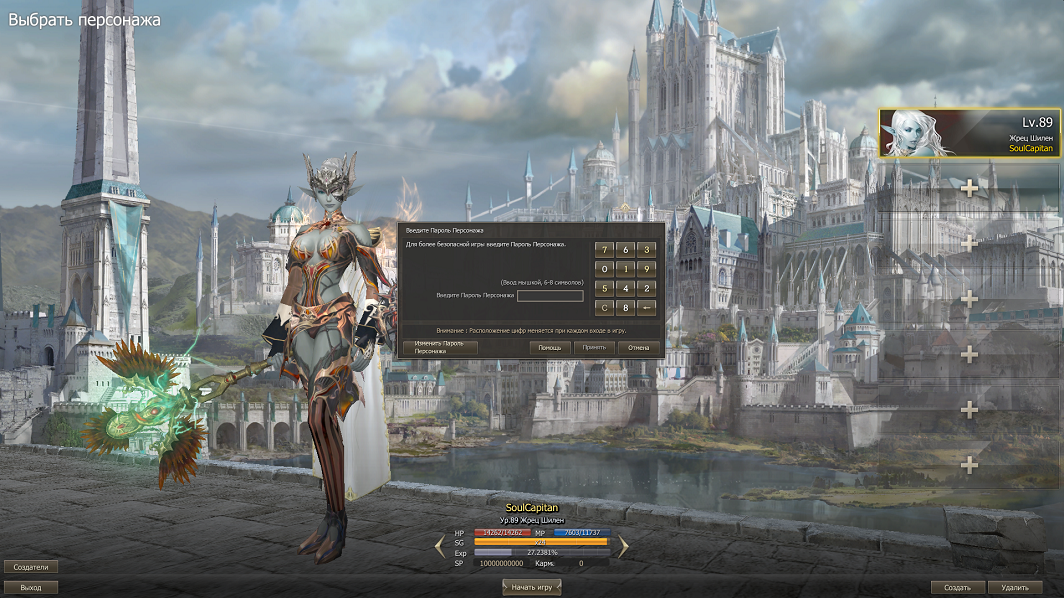Image resolution: width=1064 pixels, height=598 pixels.
Task: Select digit 5 on the keypad
Action: pos(605,288)
